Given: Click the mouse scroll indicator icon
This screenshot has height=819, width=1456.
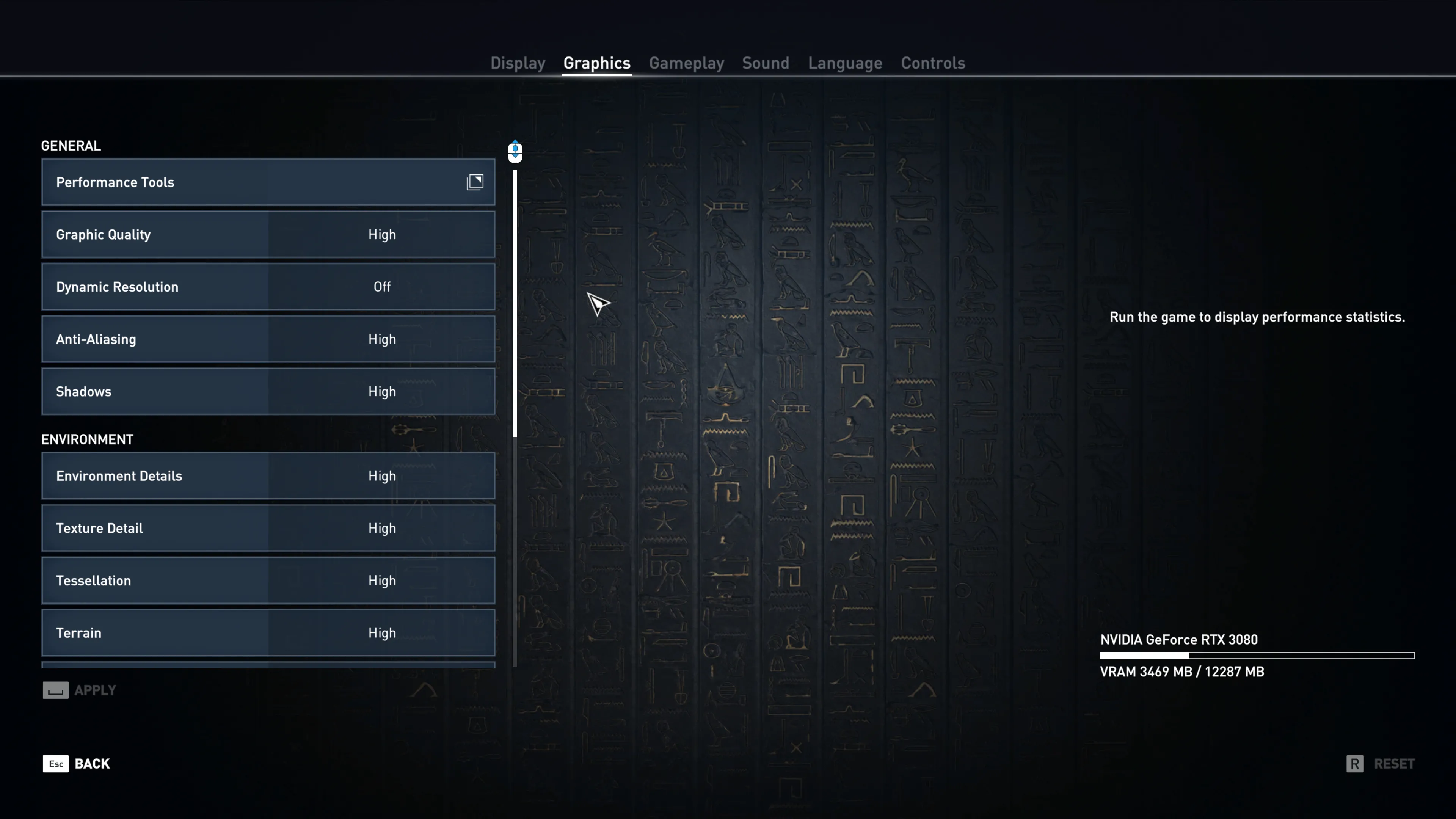Looking at the screenshot, I should tap(515, 151).
